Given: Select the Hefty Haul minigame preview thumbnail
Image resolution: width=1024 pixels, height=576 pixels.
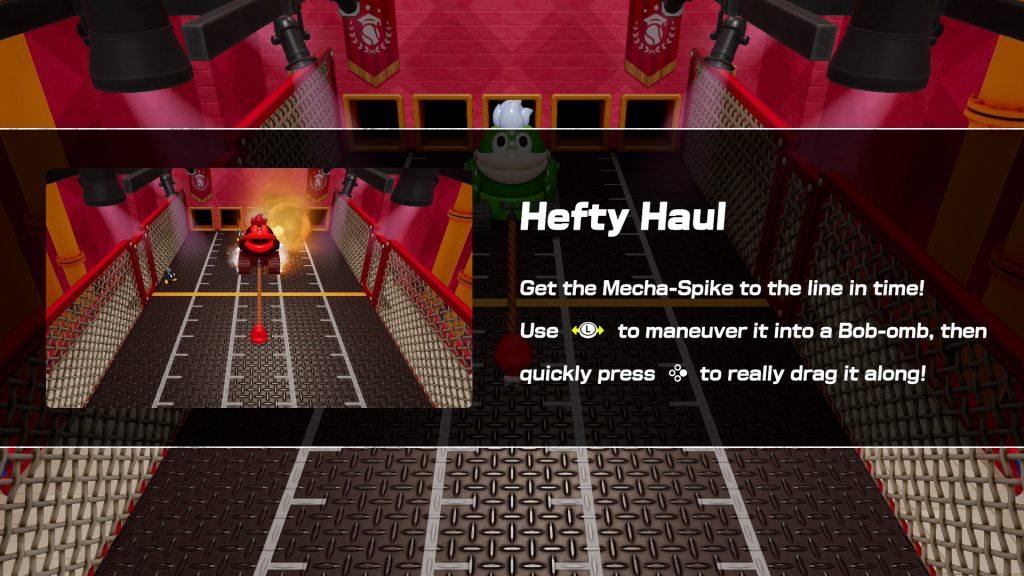Looking at the screenshot, I should coord(259,288).
